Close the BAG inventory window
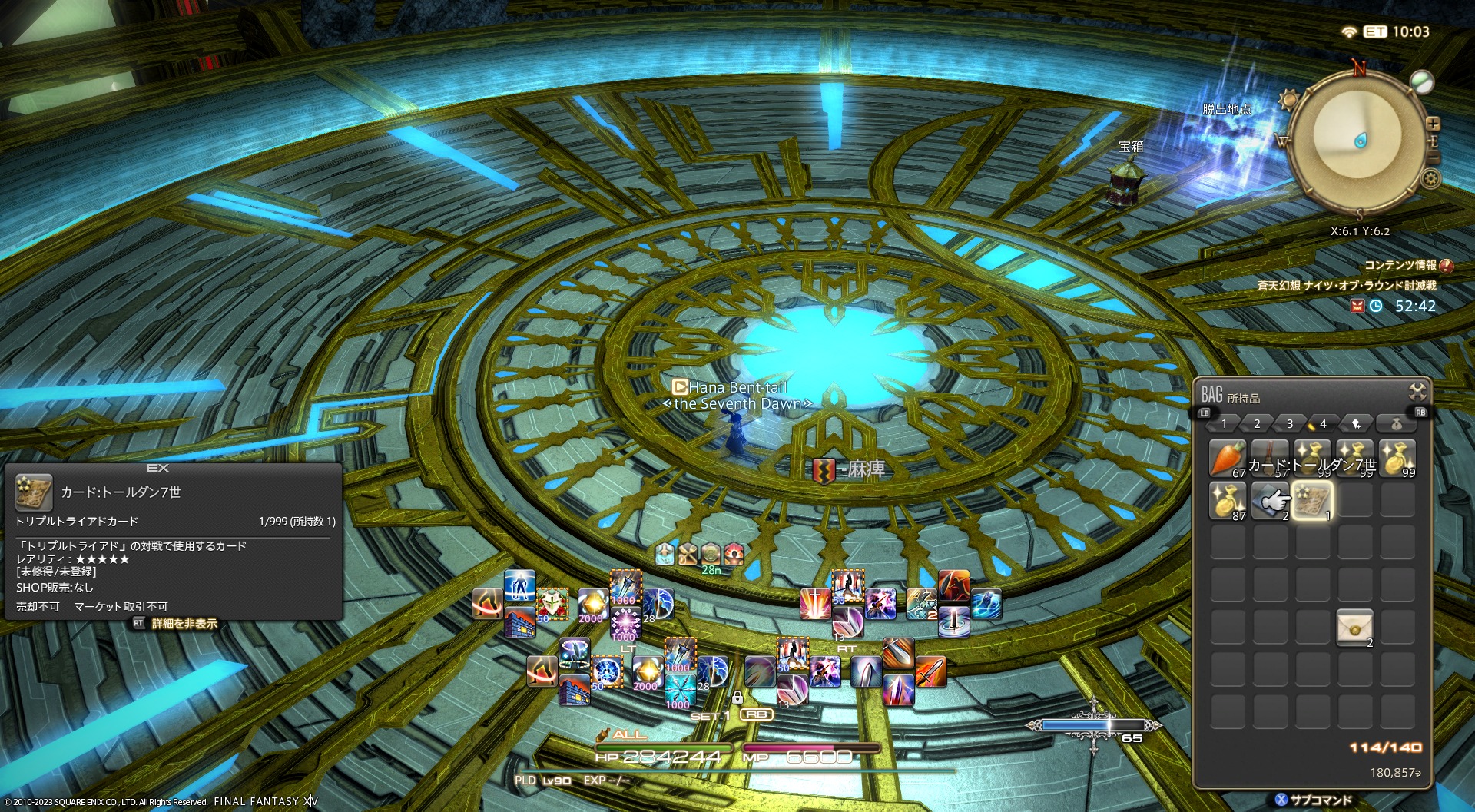The image size is (1475, 812). pos(1417,392)
